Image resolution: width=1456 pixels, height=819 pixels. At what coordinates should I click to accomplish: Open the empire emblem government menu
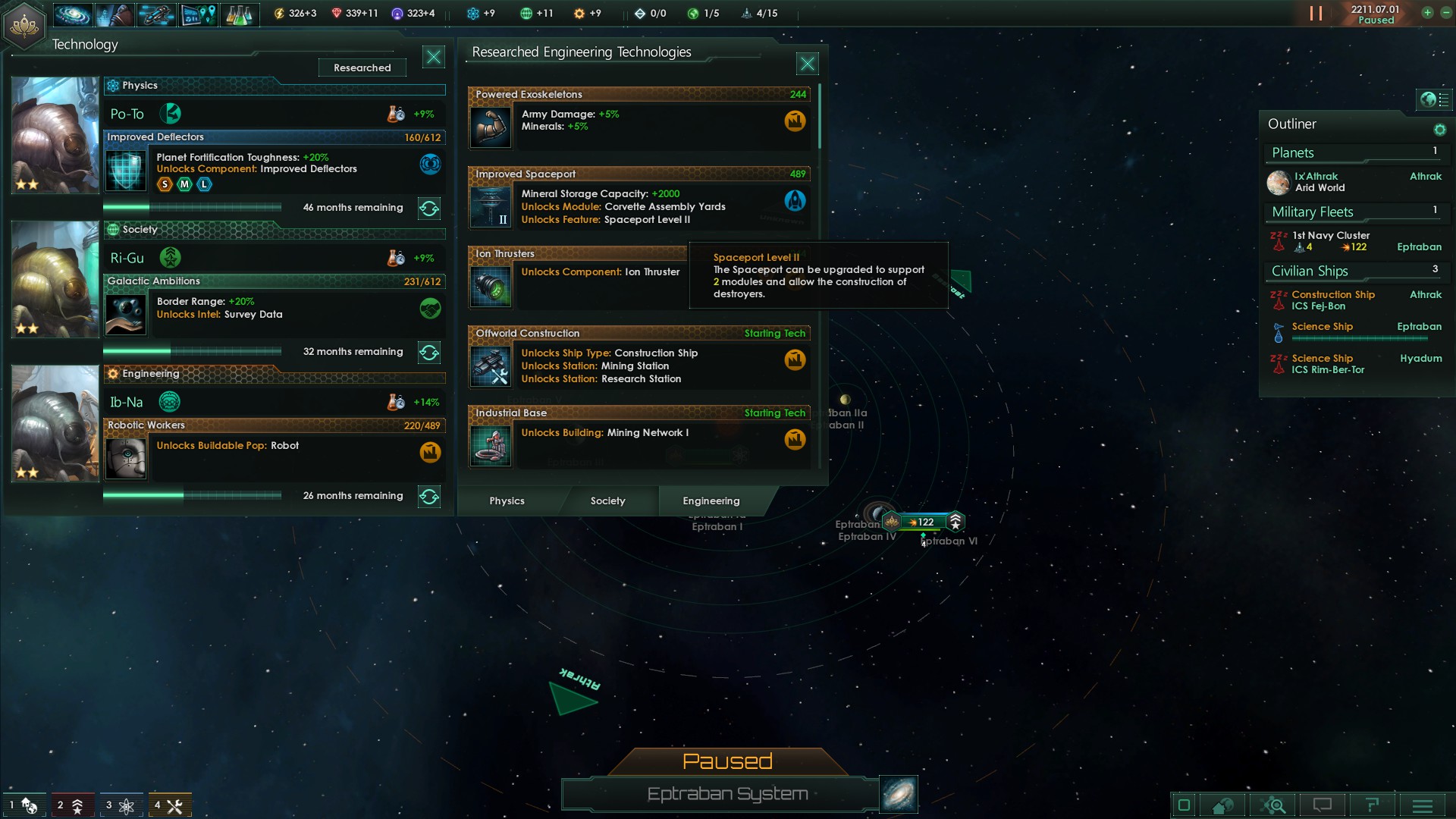click(x=24, y=25)
